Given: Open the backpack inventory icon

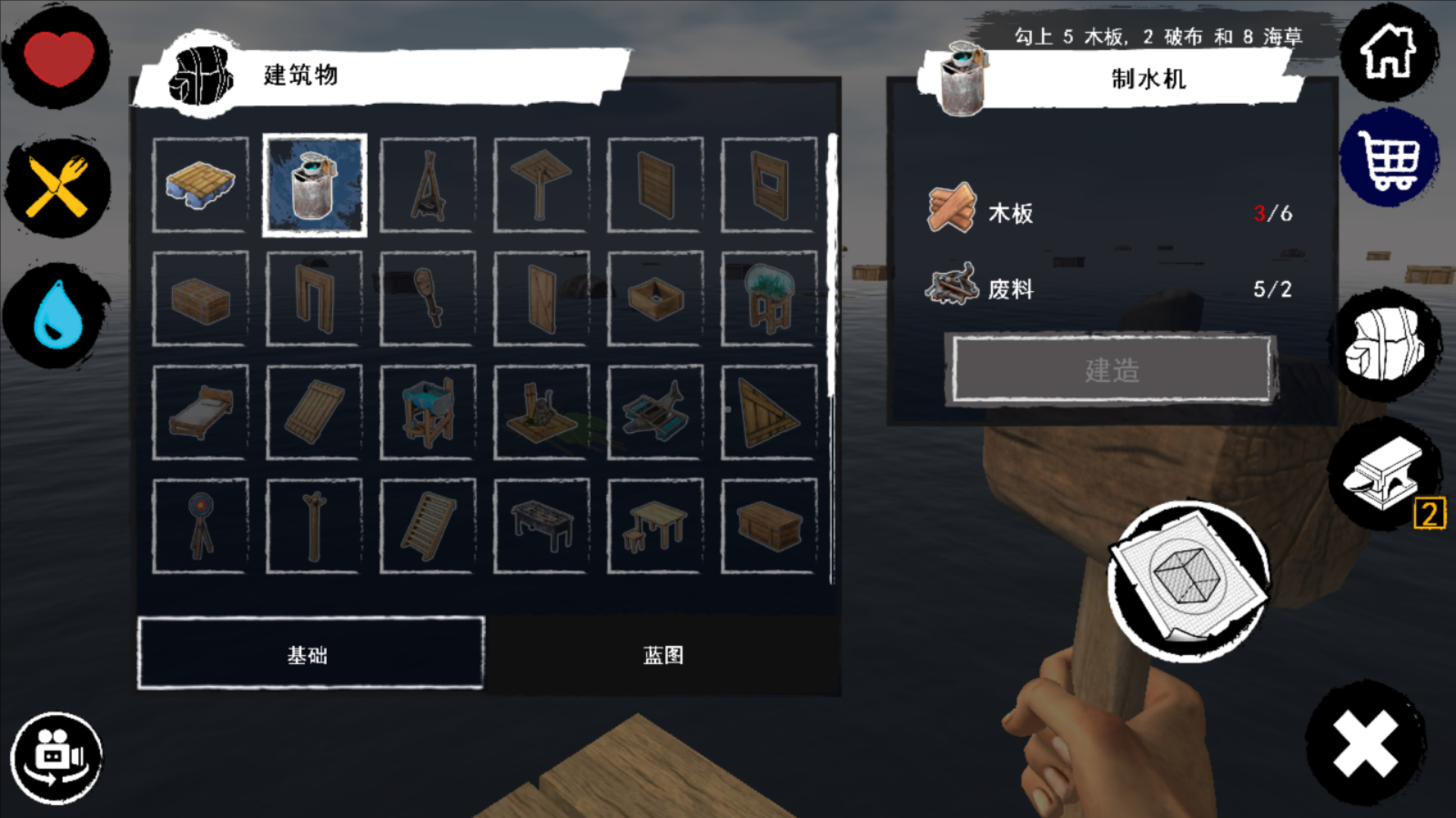Looking at the screenshot, I should coord(1385,343).
